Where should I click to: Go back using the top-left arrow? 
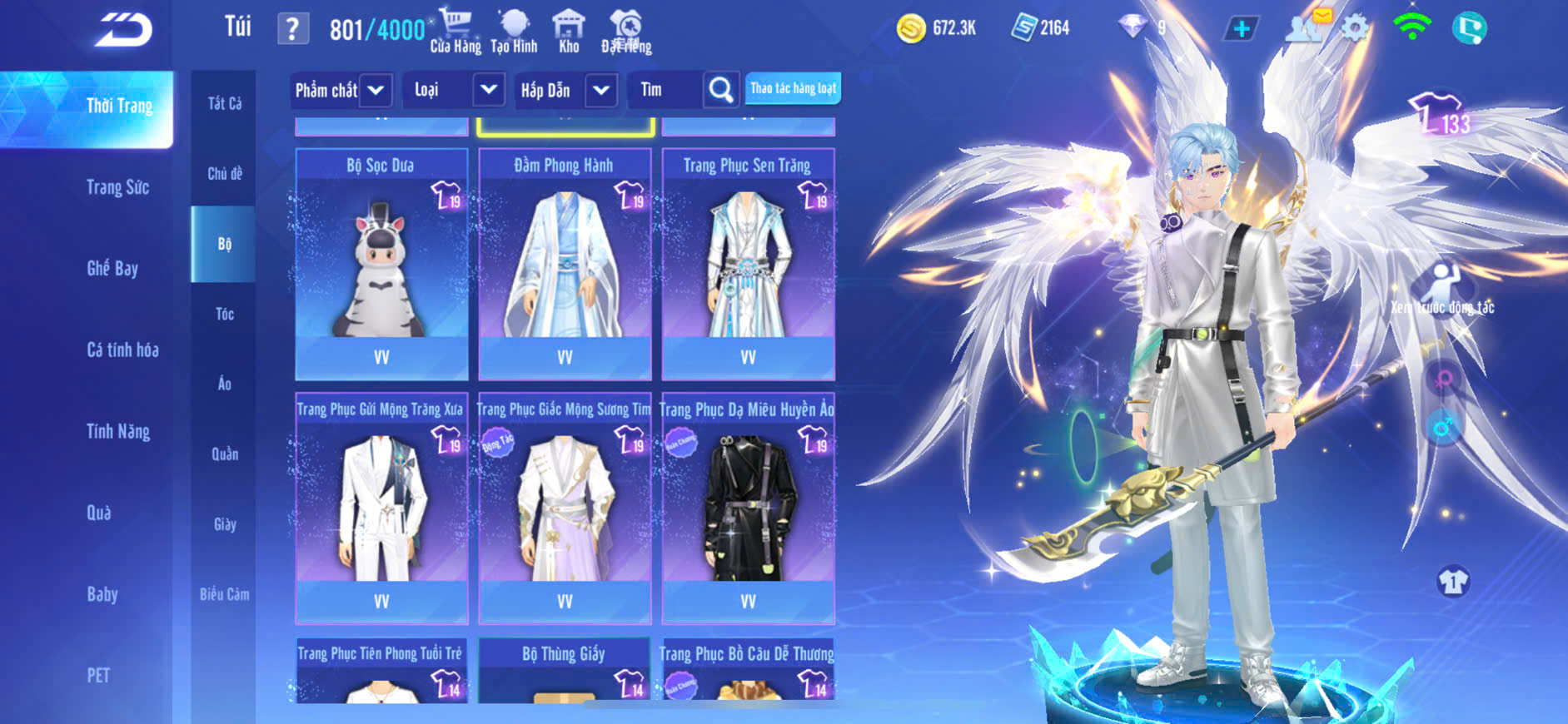123,30
